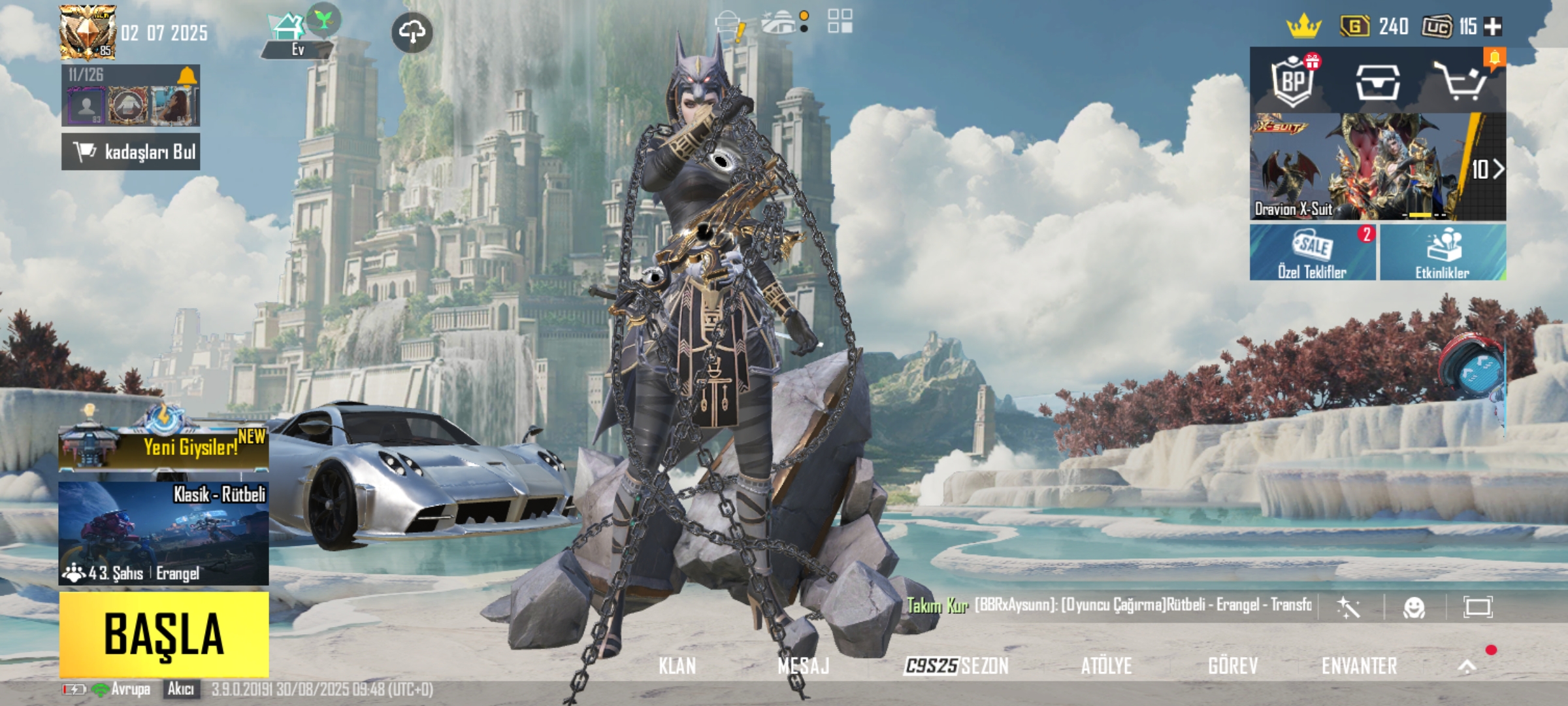This screenshot has width=1568, height=706.
Task: Open the KLAN menu
Action: tap(677, 666)
